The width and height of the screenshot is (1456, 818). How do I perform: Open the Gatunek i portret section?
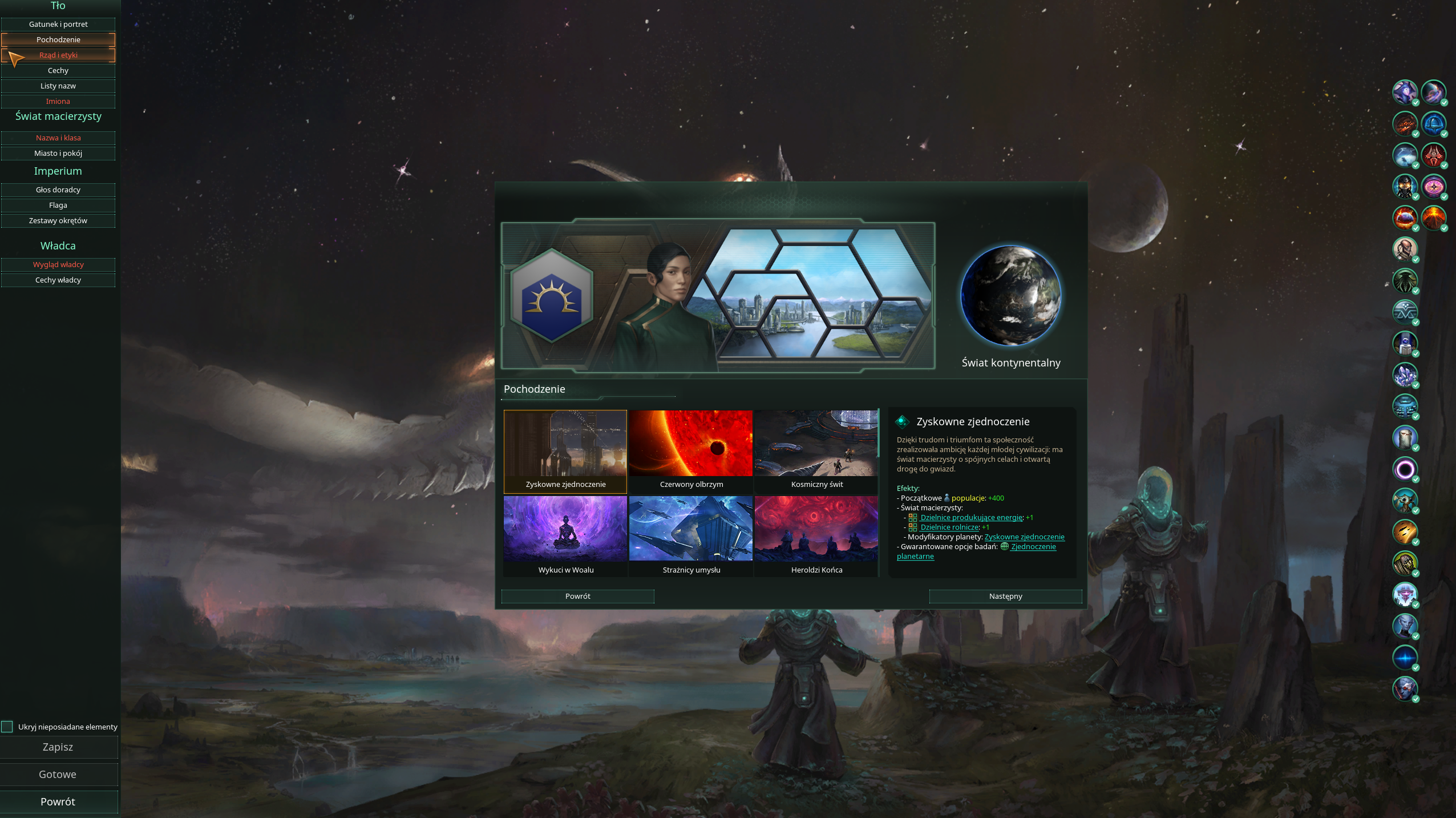(59, 24)
